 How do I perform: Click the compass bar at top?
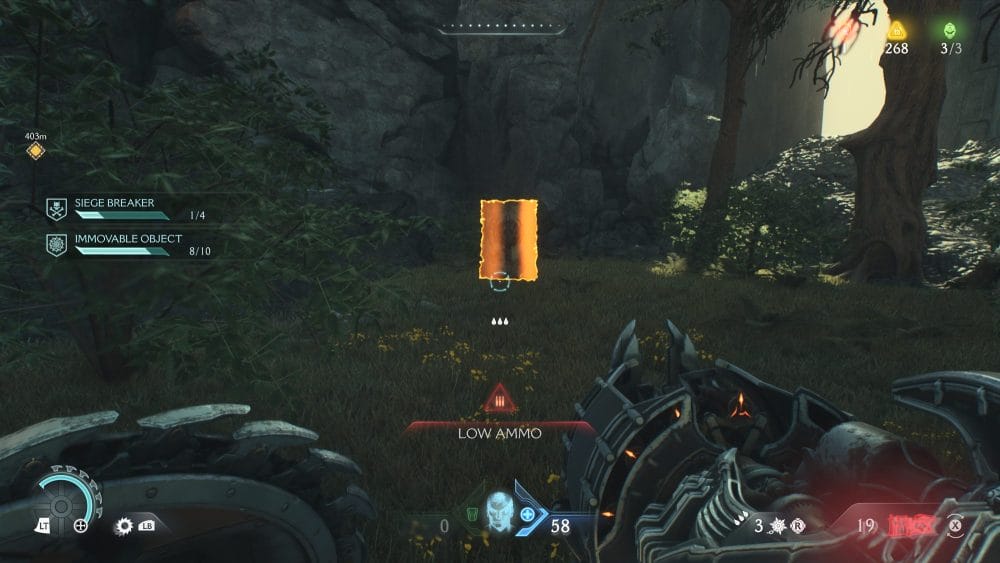click(x=499, y=30)
